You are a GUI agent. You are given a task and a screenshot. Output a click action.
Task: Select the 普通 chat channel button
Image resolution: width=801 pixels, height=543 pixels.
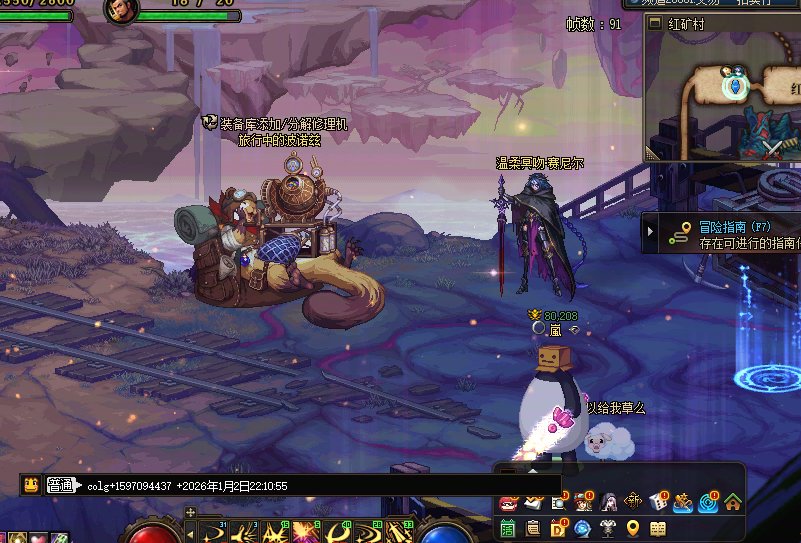click(61, 485)
